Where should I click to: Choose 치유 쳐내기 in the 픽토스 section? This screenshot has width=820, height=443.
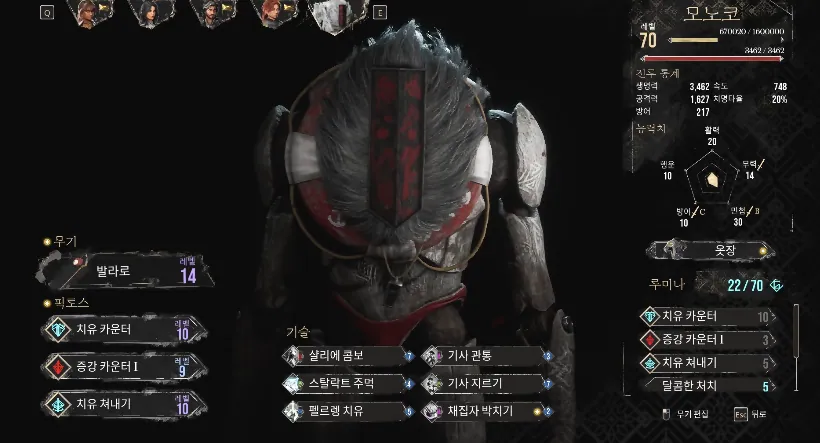[x=125, y=403]
